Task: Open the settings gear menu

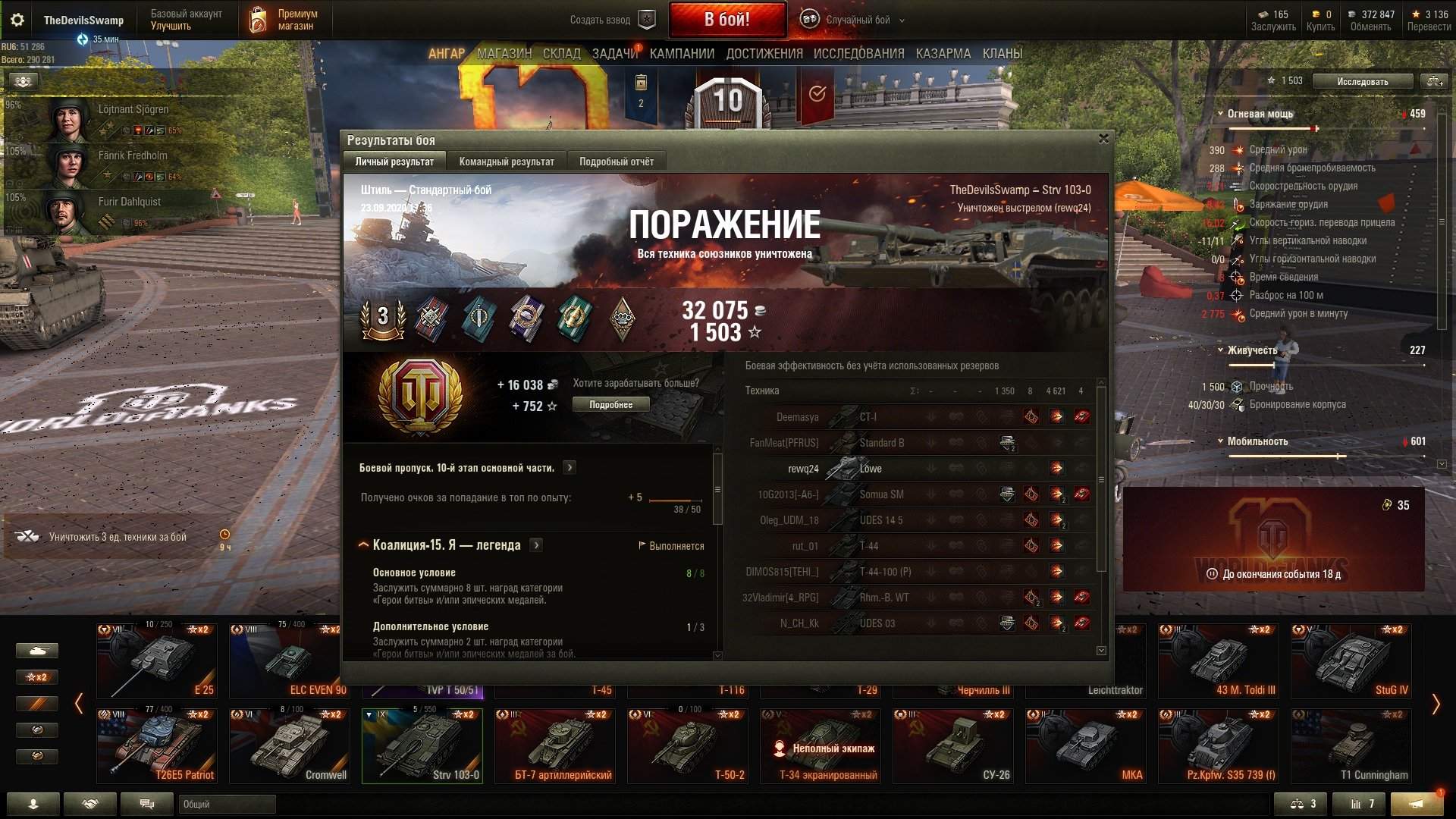Action: (17, 20)
